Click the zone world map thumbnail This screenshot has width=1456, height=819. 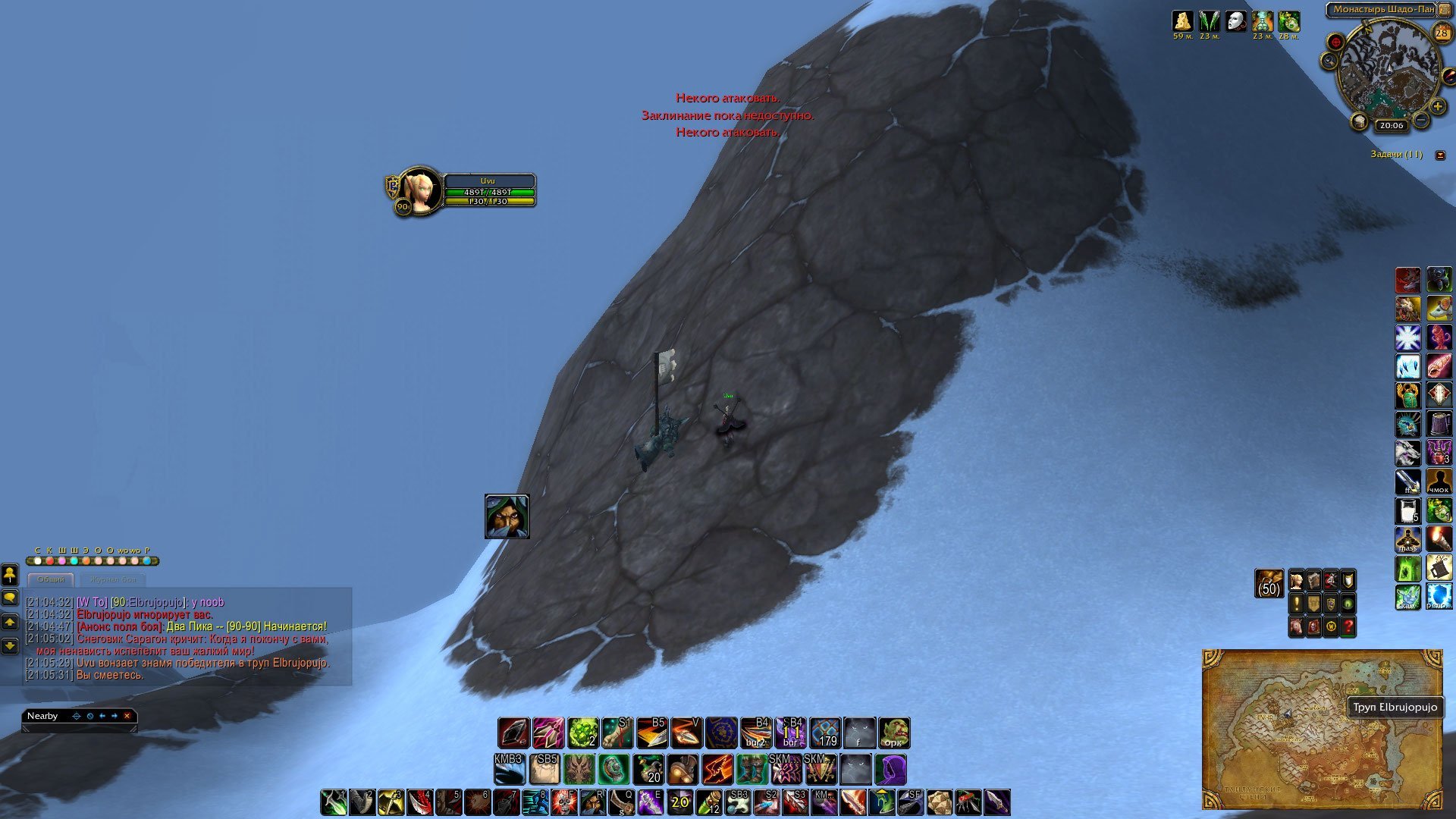tap(1322, 730)
